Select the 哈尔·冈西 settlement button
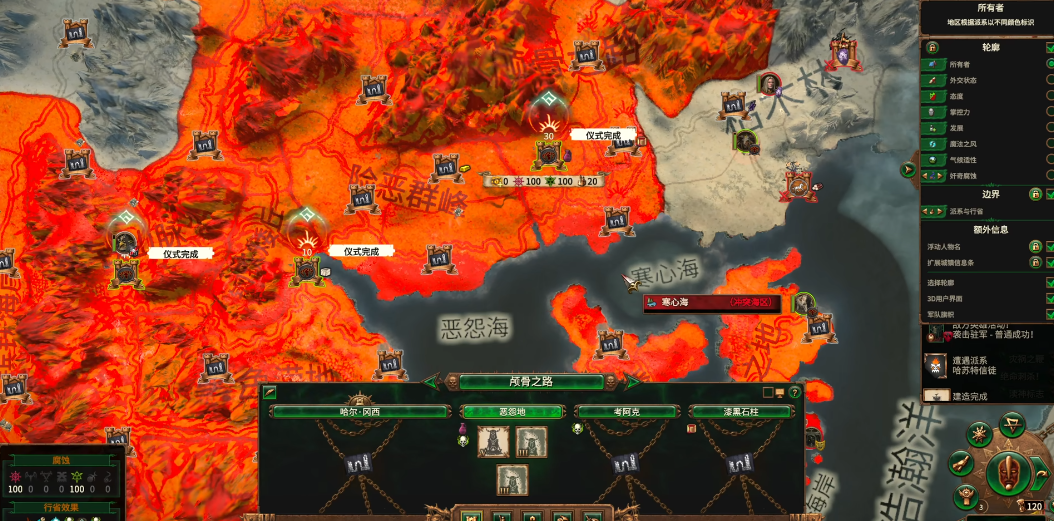The image size is (1054, 521). [359, 411]
